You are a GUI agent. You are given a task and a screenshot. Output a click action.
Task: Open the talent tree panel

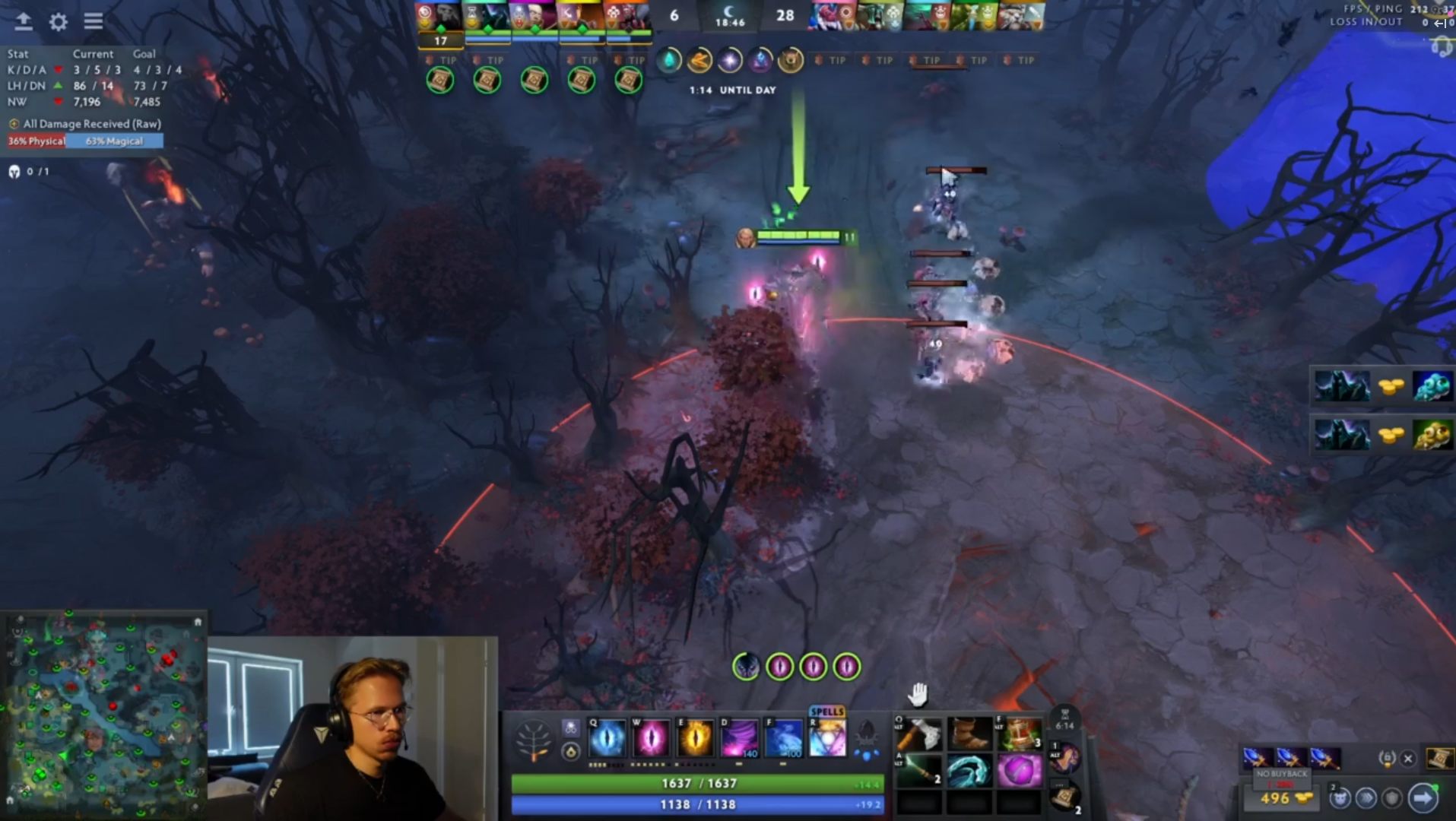[x=533, y=740]
